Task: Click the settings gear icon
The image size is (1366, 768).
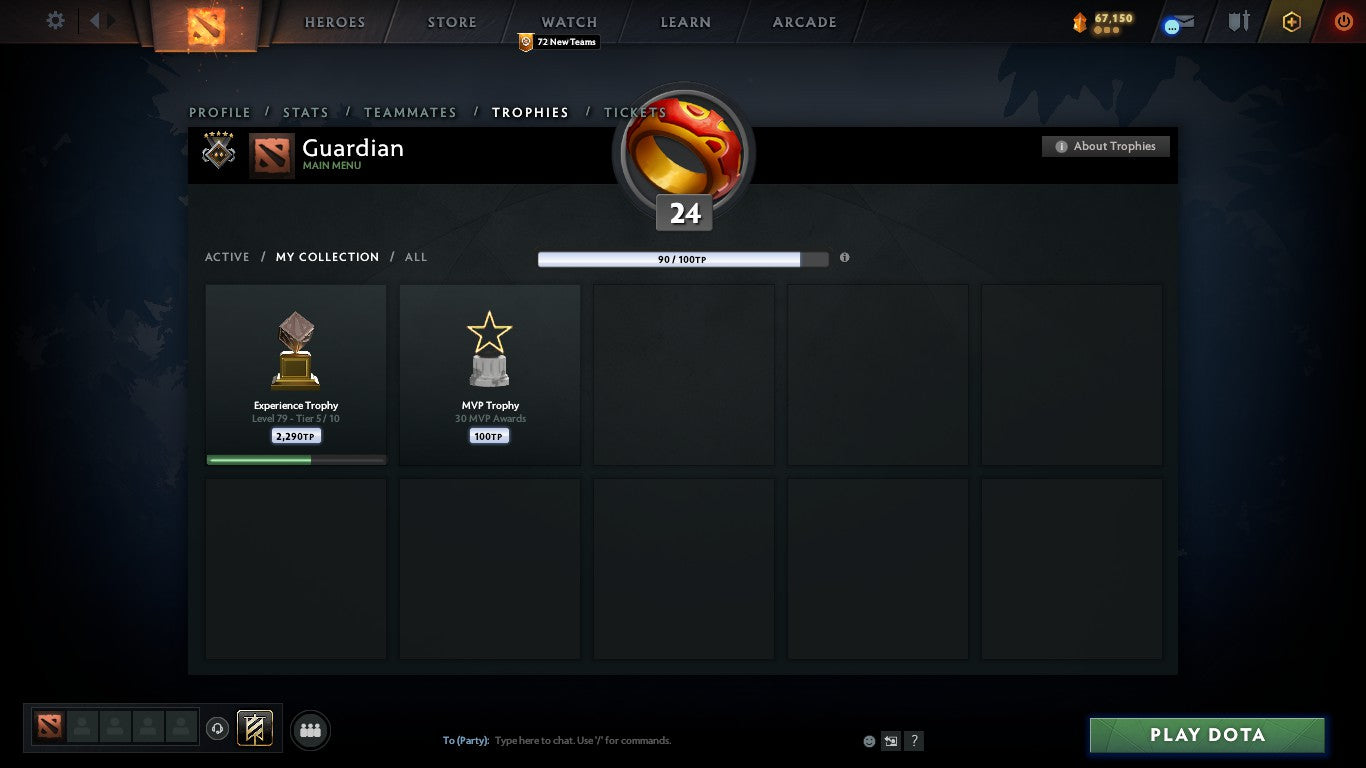Action: click(55, 20)
